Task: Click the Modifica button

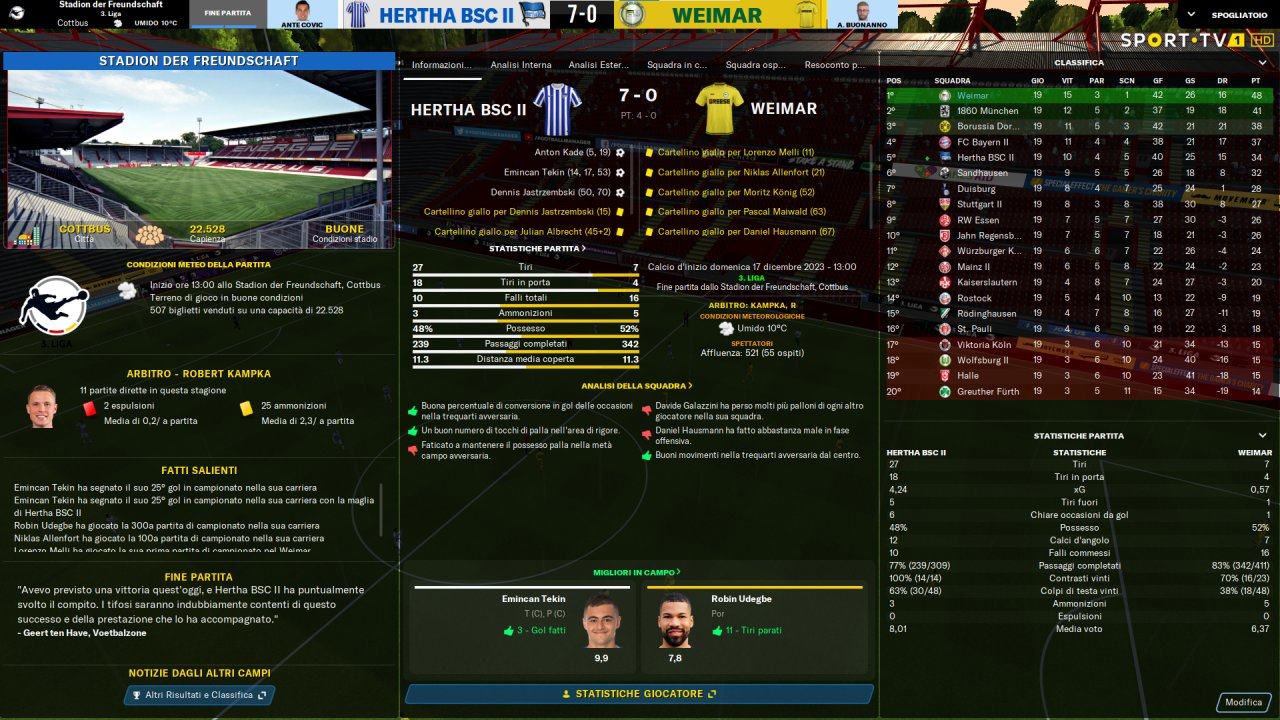Action: pyautogui.click(x=1243, y=702)
